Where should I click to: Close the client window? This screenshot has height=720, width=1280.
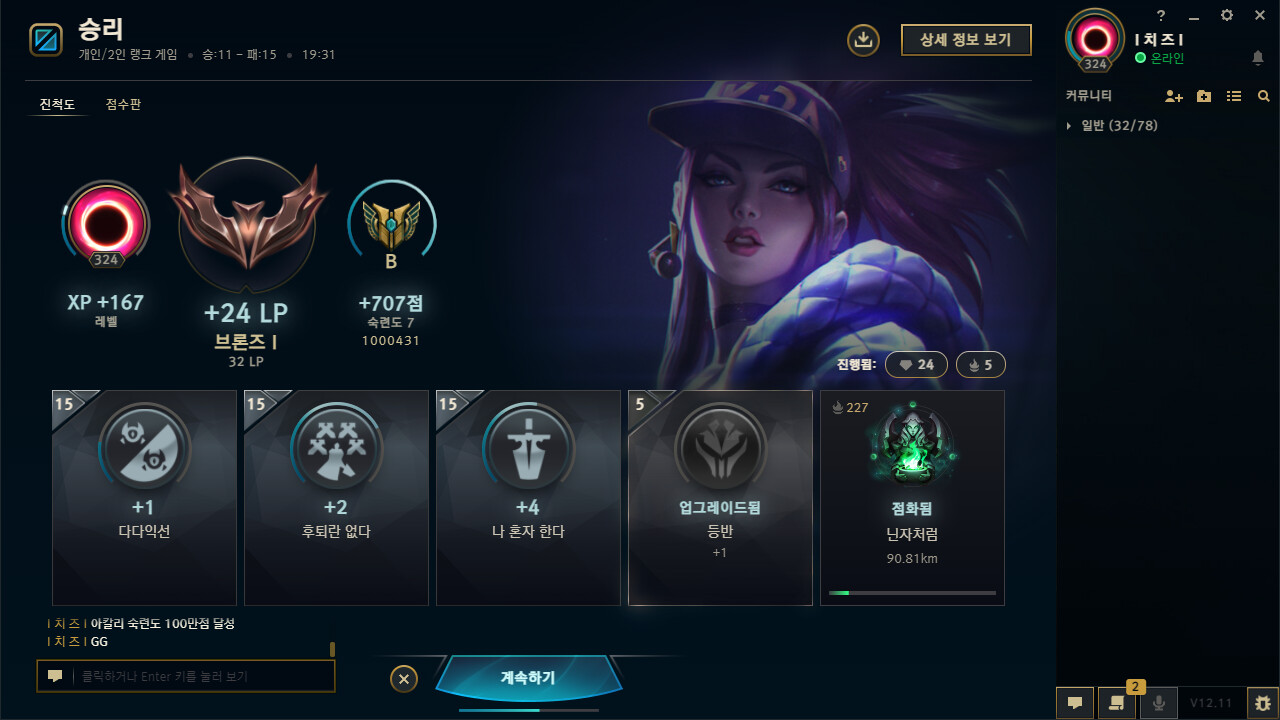coord(1259,15)
